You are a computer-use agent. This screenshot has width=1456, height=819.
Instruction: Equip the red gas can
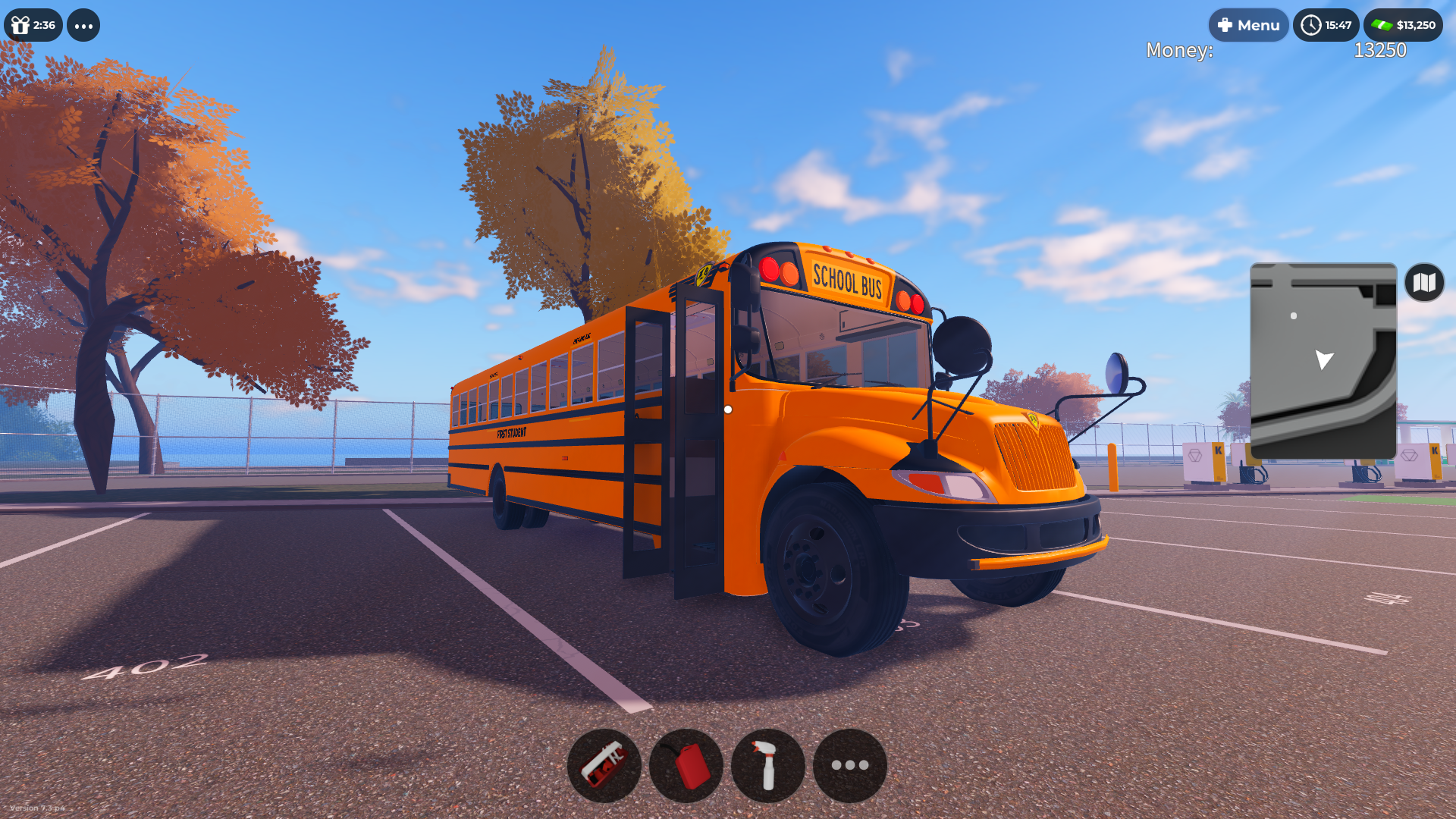point(686,765)
